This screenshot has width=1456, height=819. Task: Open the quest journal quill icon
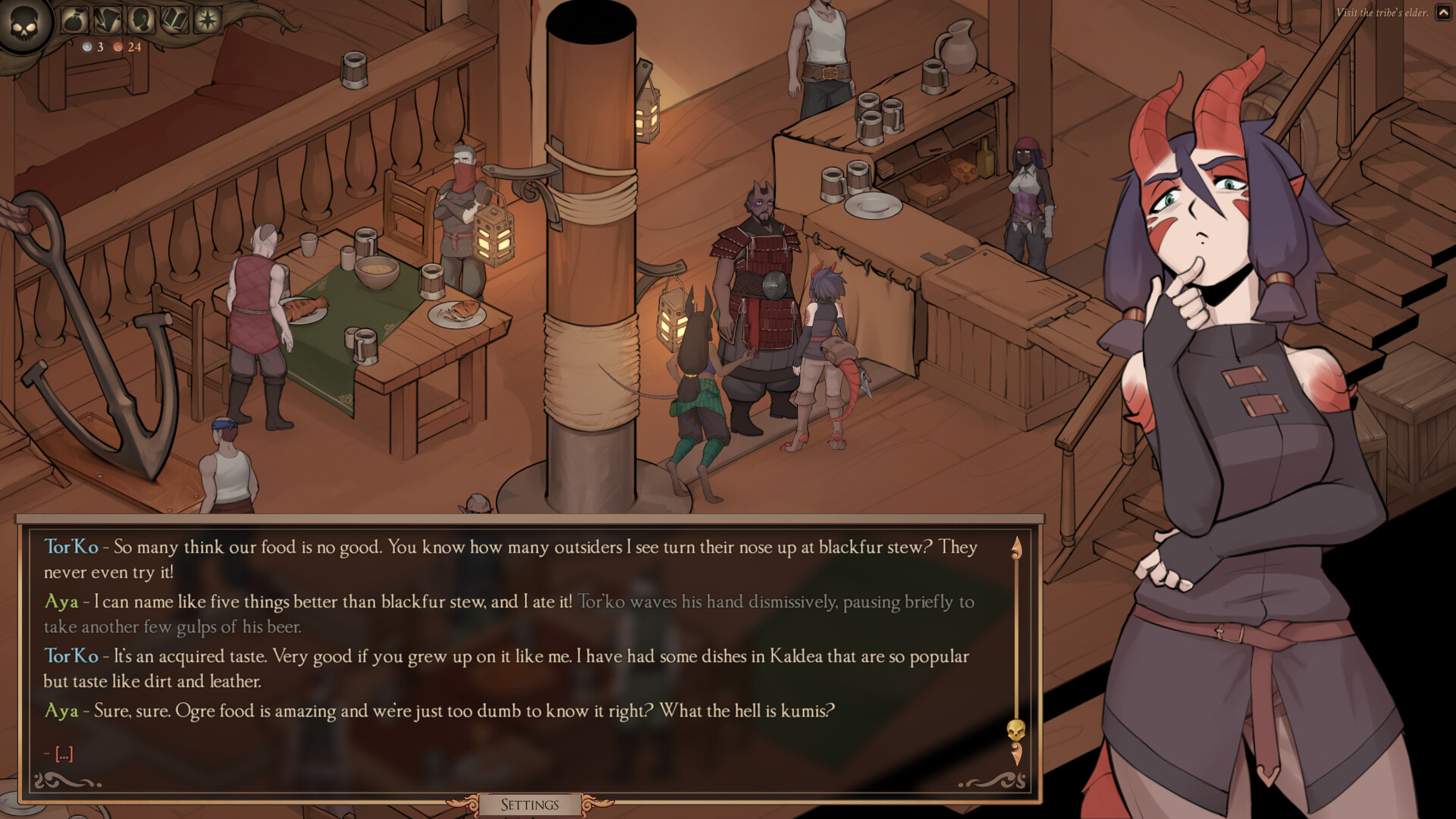108,20
